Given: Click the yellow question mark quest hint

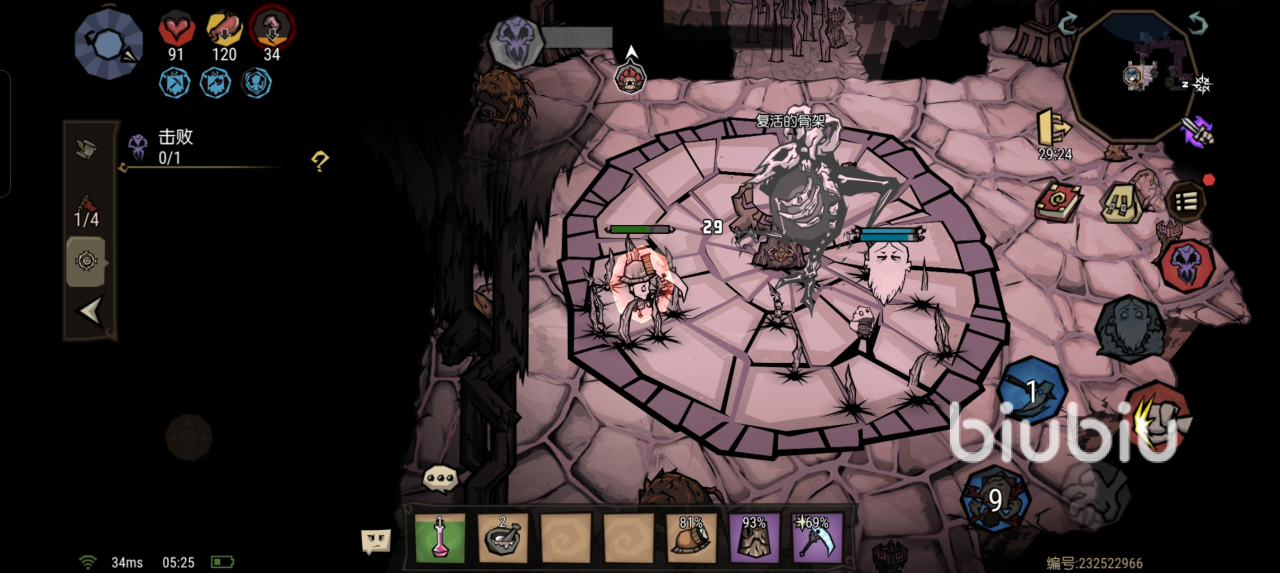Looking at the screenshot, I should (320, 161).
